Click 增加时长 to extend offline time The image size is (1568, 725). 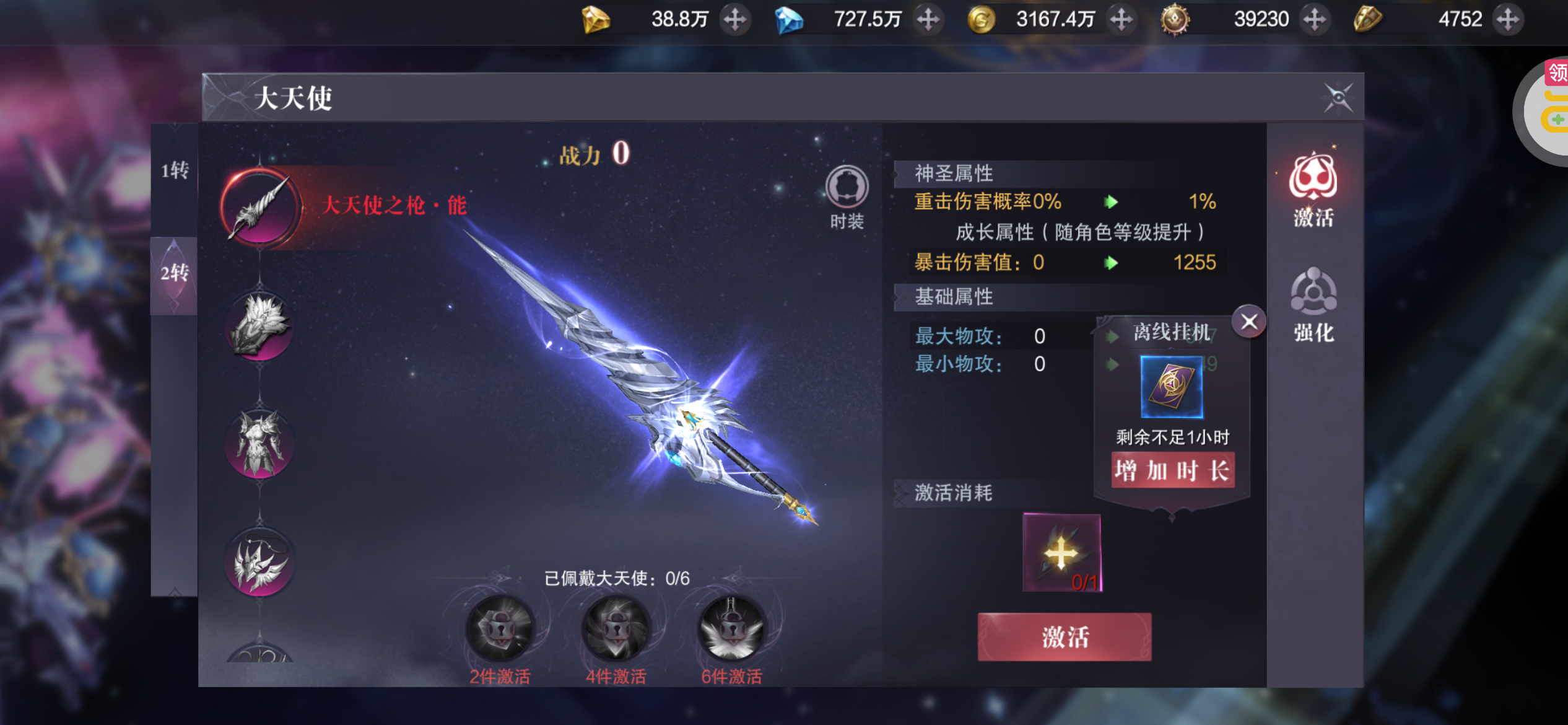tap(1172, 470)
